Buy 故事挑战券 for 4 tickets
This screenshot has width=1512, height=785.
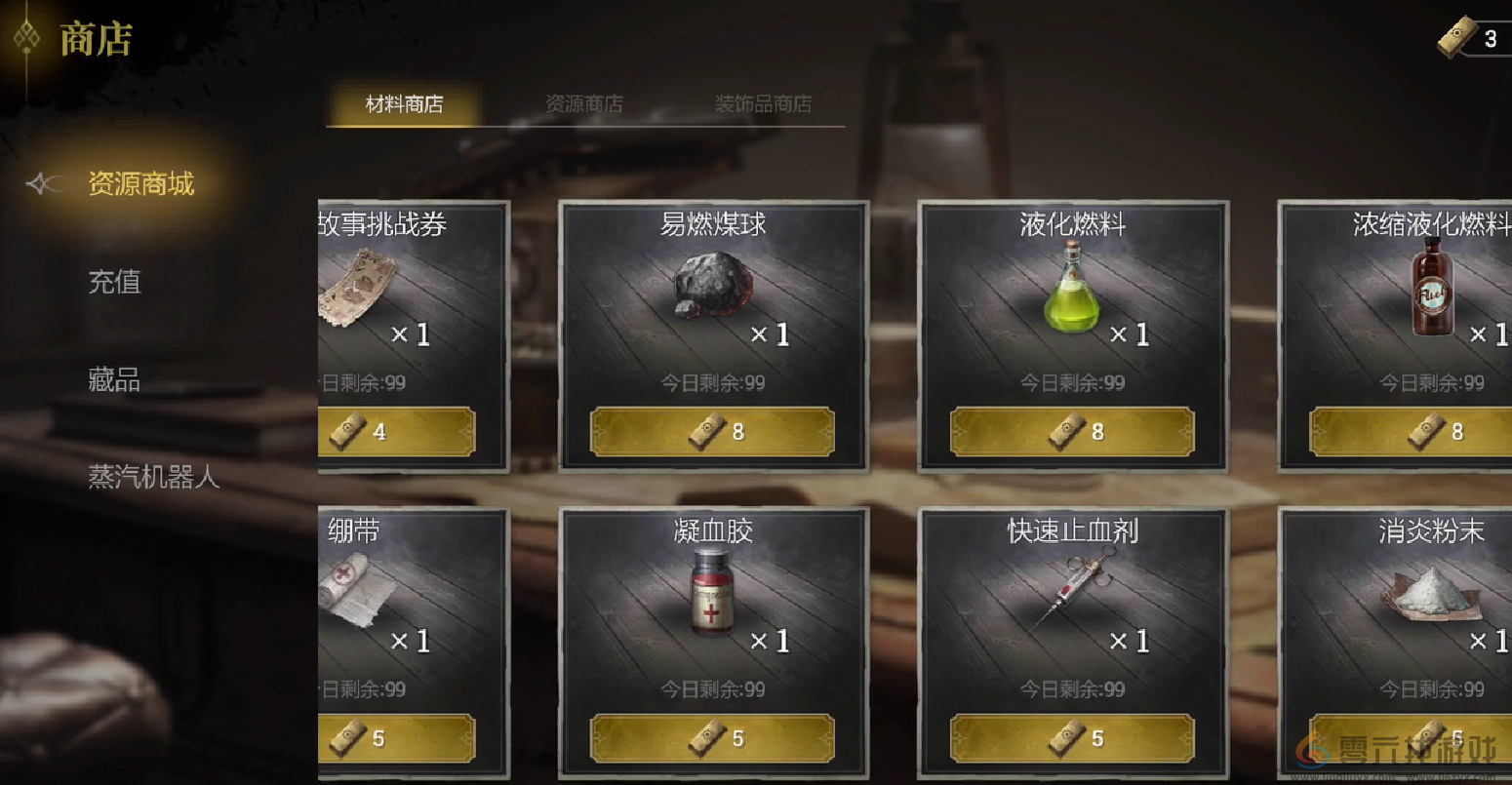(x=397, y=431)
